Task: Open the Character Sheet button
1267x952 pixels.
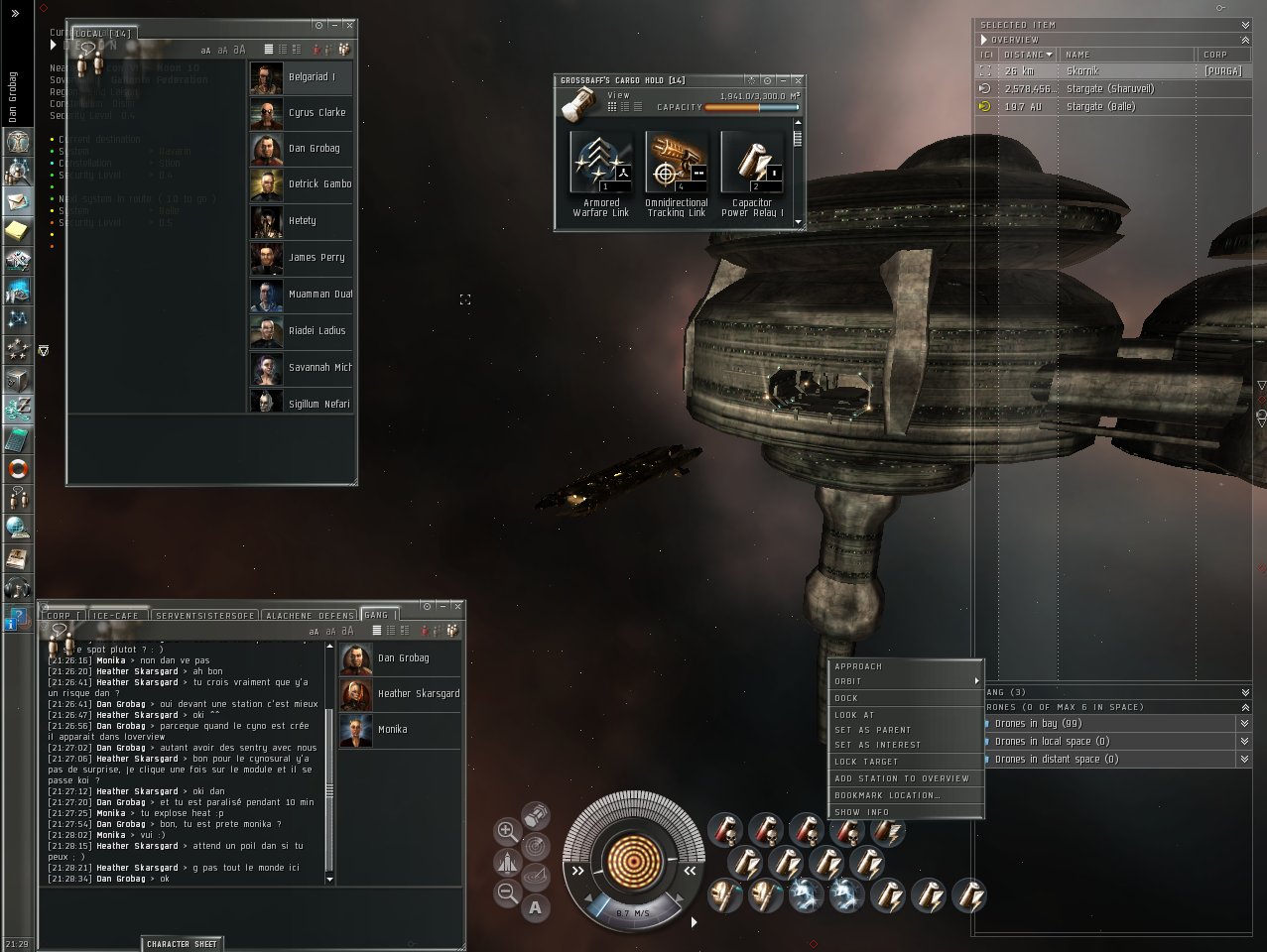Action: point(182,944)
